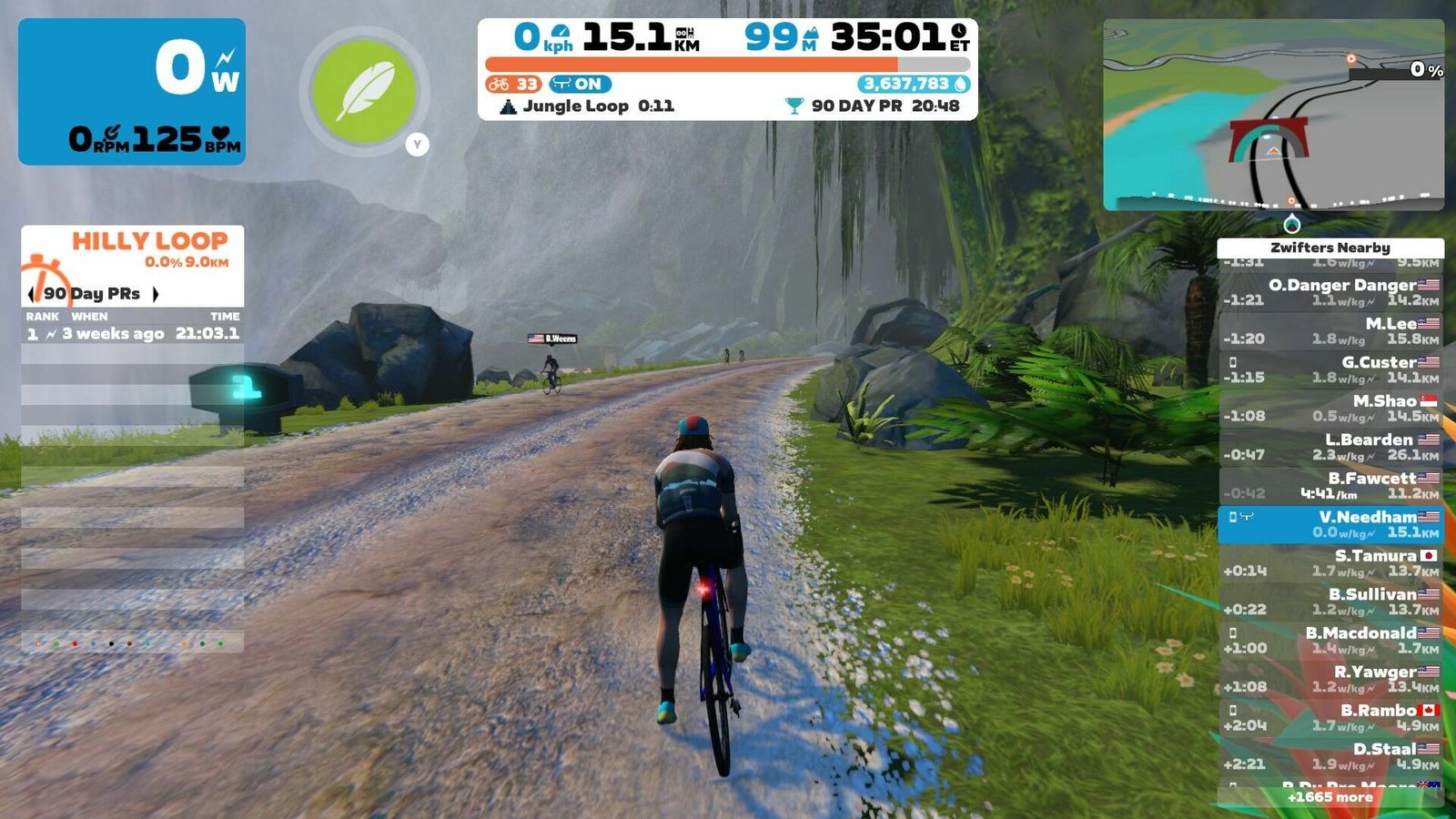This screenshot has height=819, width=1456.
Task: Select B.Rambo in the riders list
Action: [x=1330, y=718]
